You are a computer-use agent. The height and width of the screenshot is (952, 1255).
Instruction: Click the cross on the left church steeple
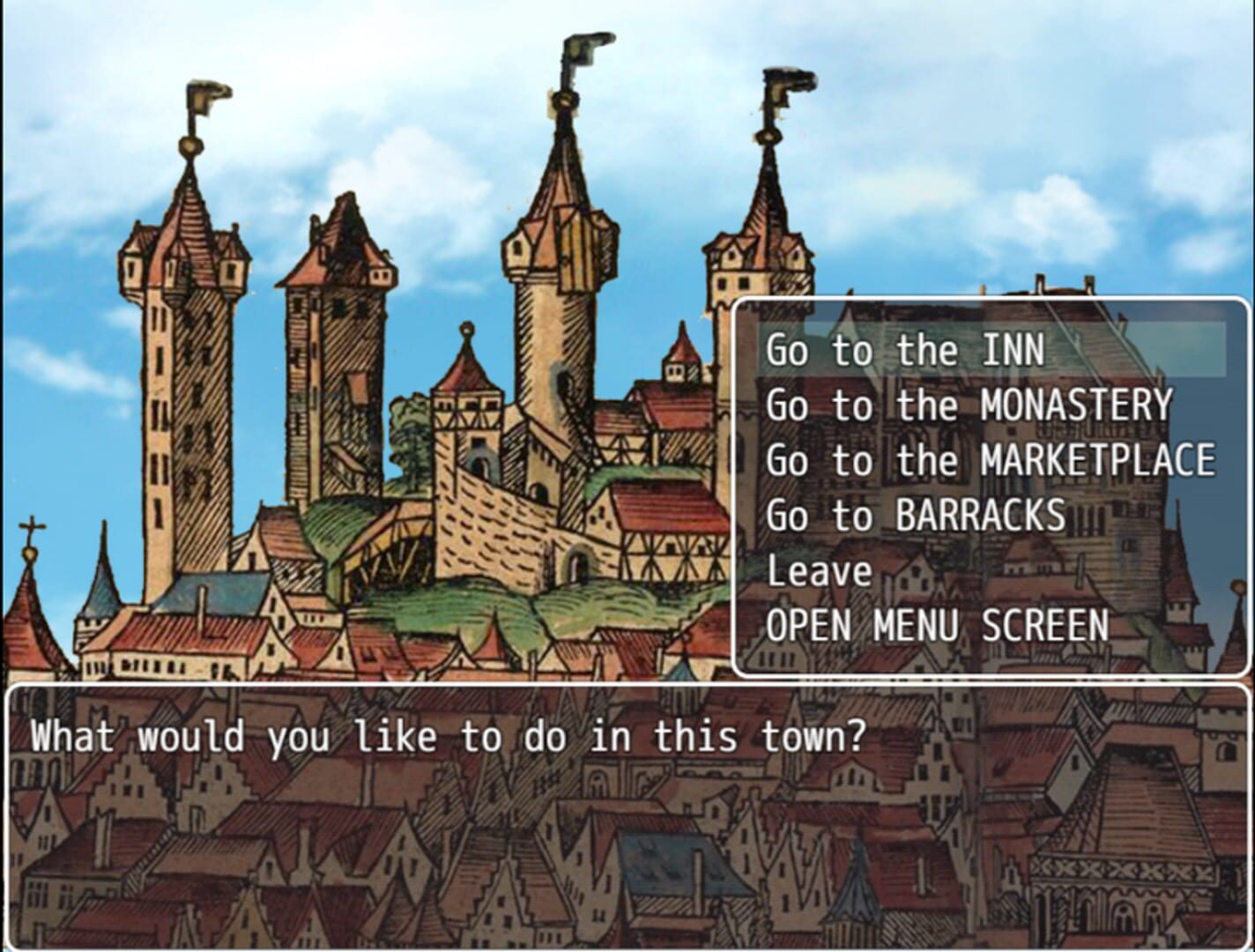[x=33, y=526]
